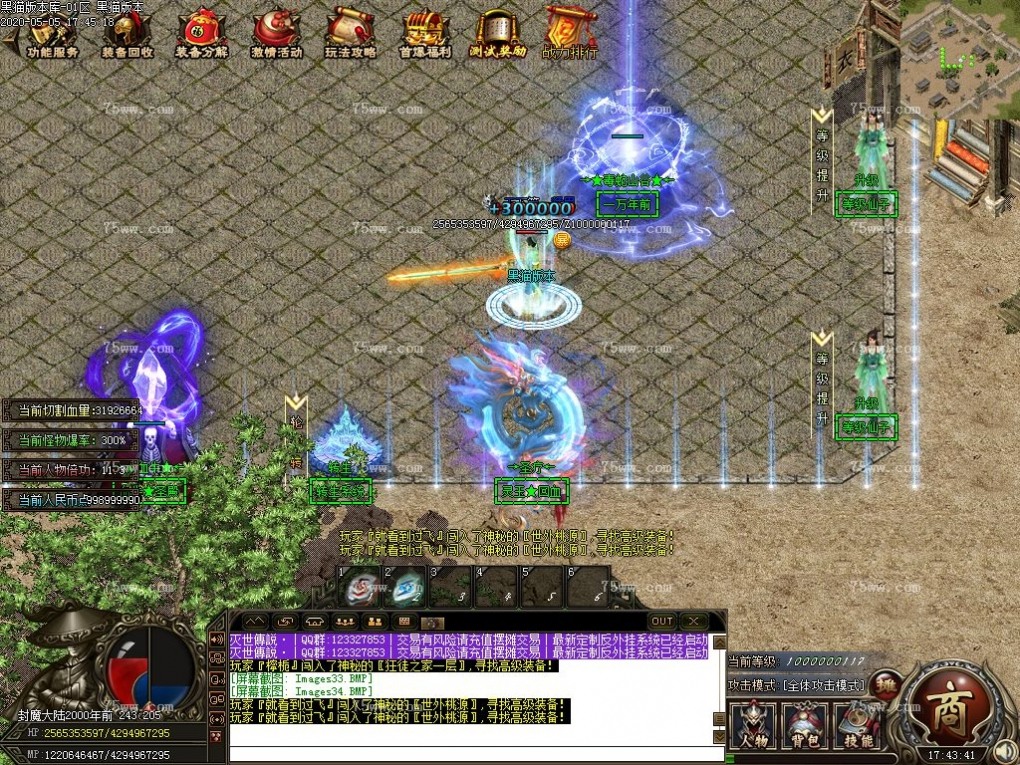Open the 装备回收 equipment recycling menu
The image size is (1020, 765).
click(x=127, y=34)
